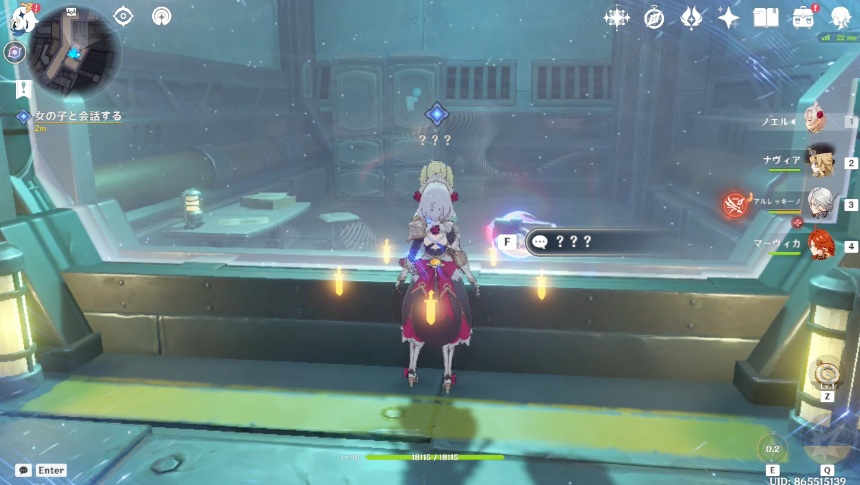Open the book handbook icon
The image size is (860, 485).
766,17
